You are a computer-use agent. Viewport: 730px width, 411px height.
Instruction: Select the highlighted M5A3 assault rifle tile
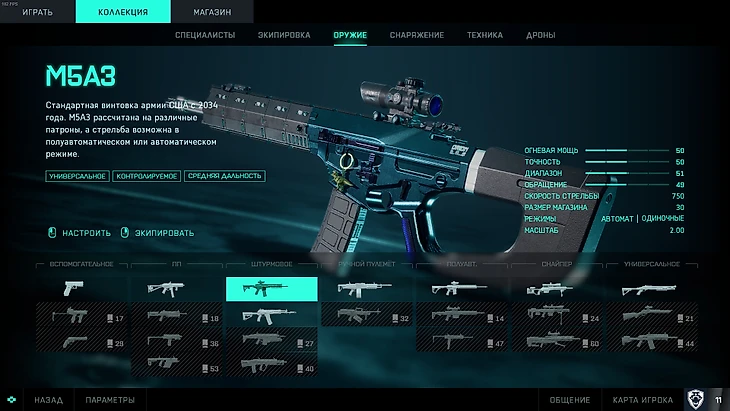271,290
